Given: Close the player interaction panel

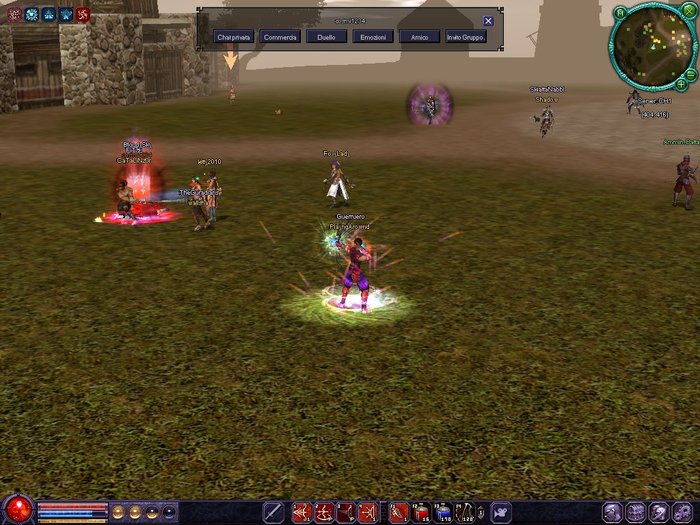Looking at the screenshot, I should 488,21.
